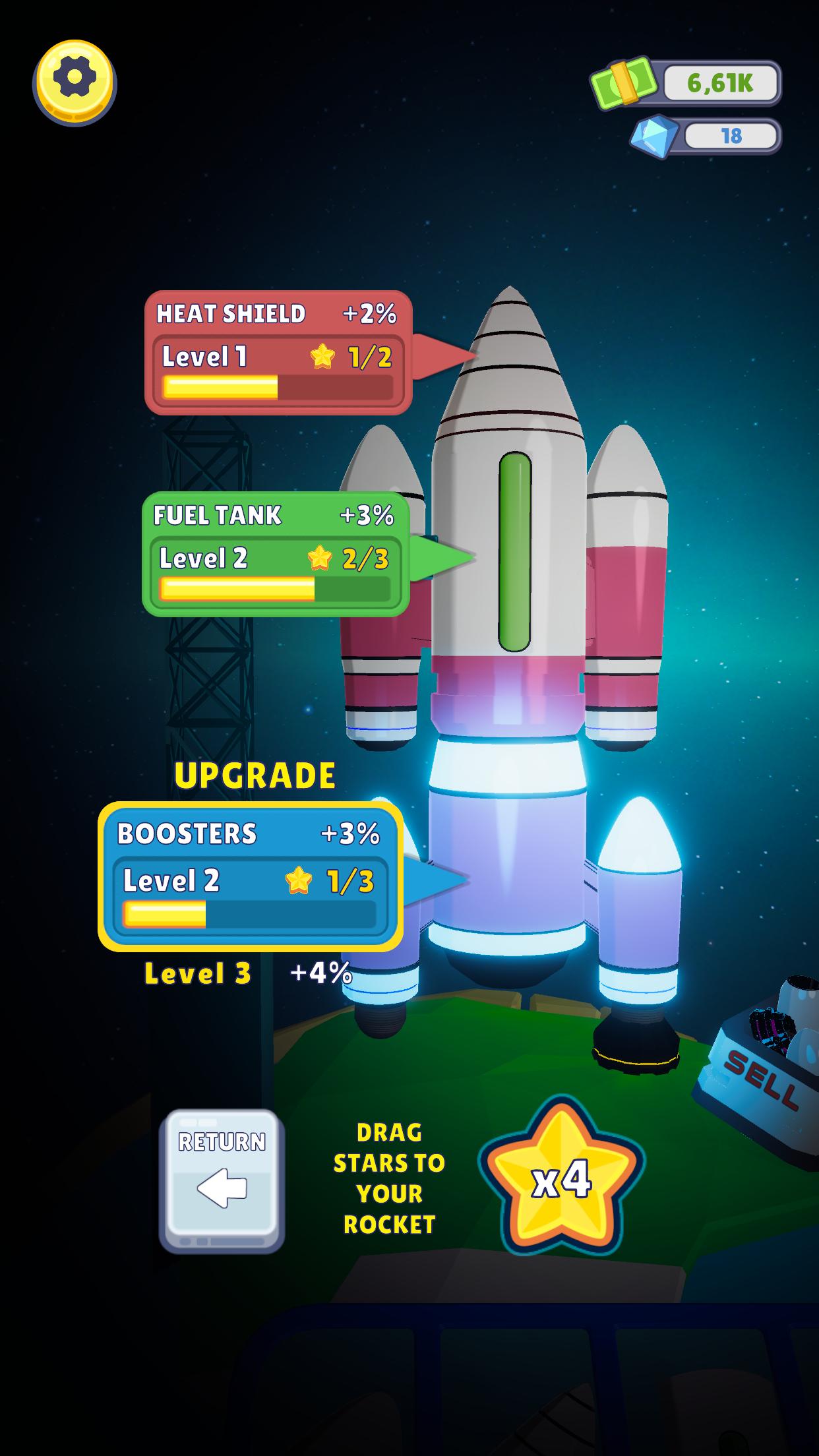Screen dimensions: 819x1456
Task: Choose the Boosters upgrade panel
Action: 251,876
